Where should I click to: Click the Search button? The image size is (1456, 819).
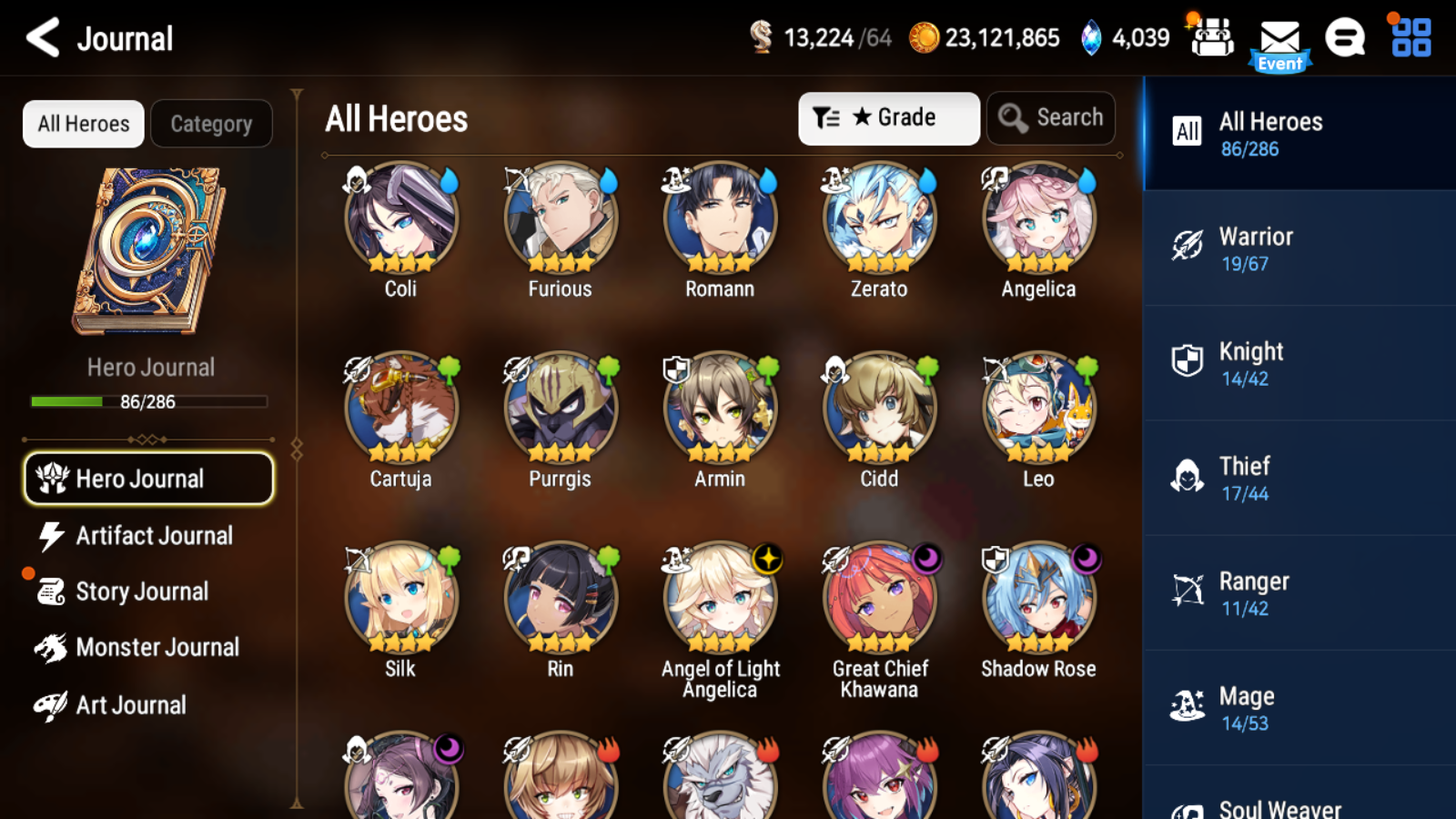pyautogui.click(x=1050, y=117)
